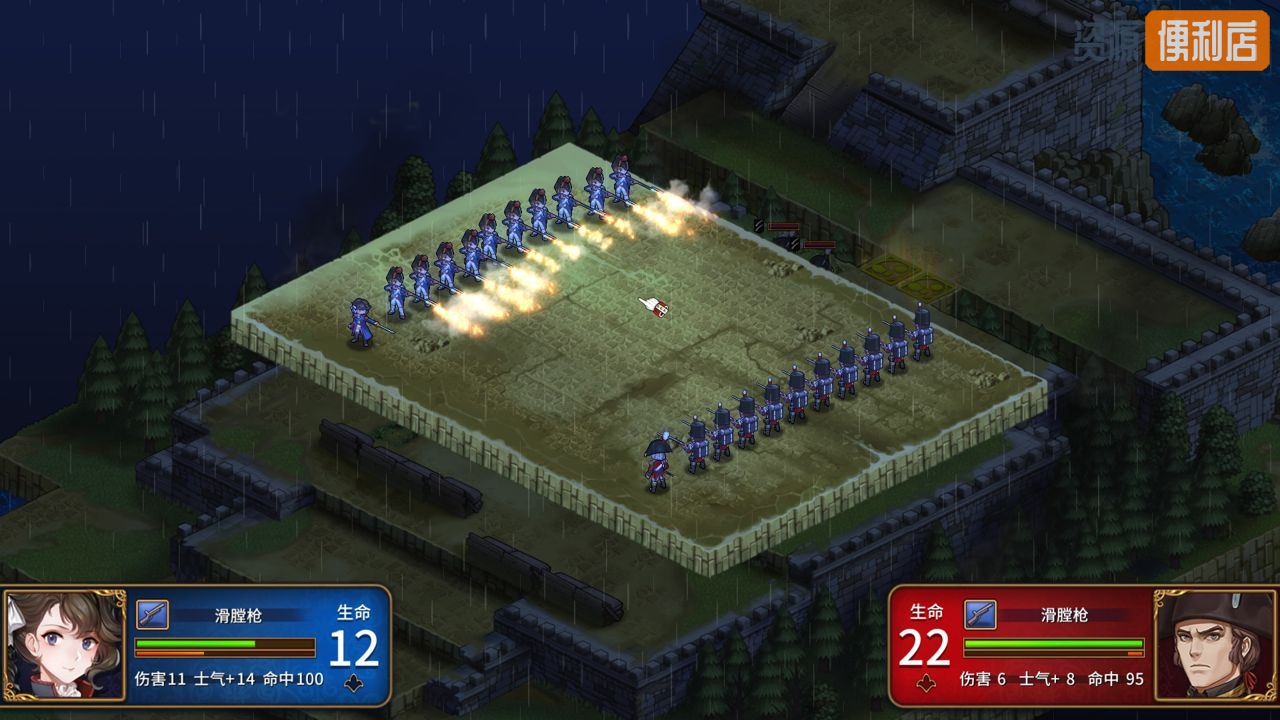Click the blue side's female commander portrait
Screen dimensions: 1280x720
[x=65, y=645]
